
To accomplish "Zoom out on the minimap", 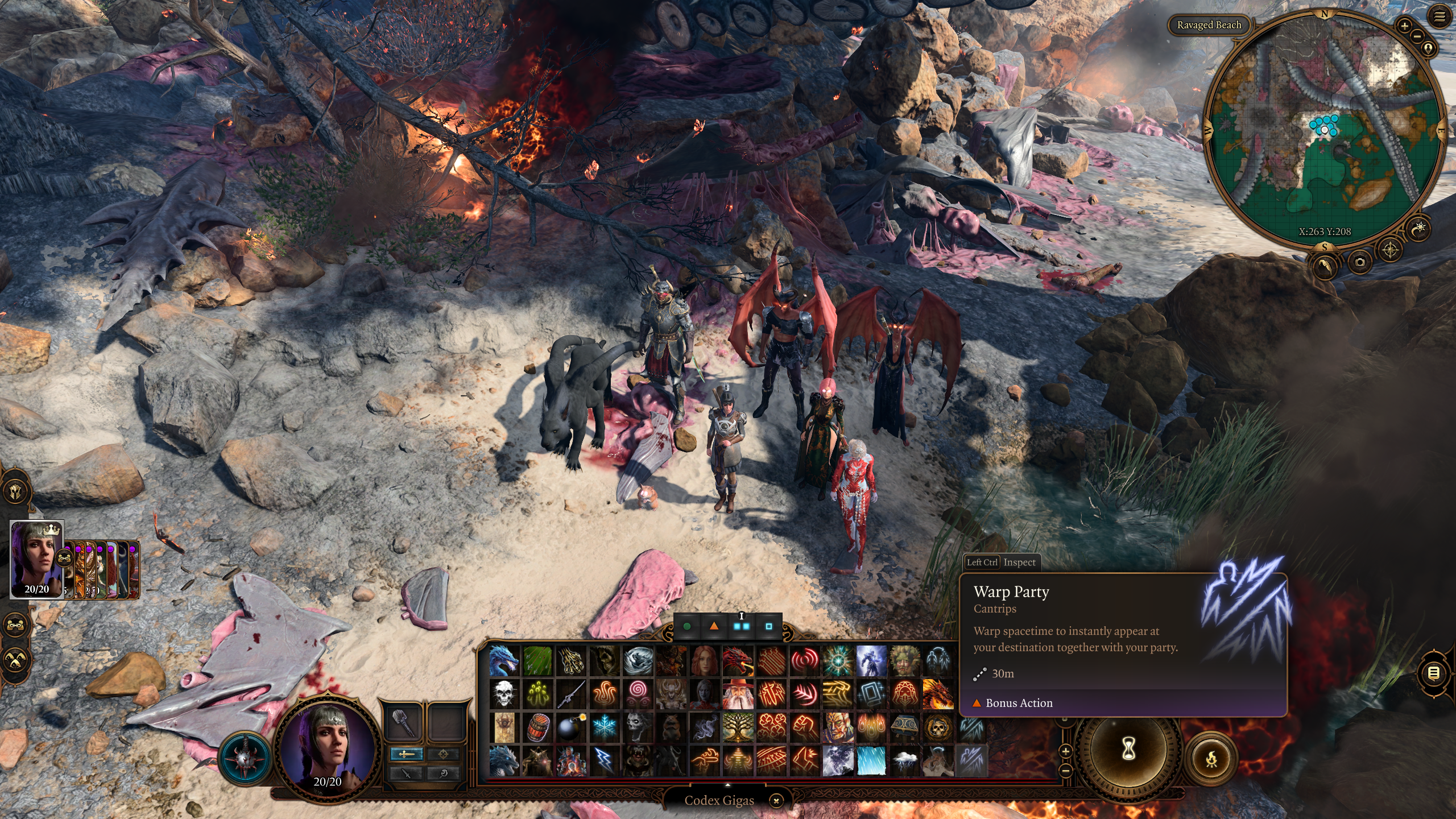I will (1417, 36).
